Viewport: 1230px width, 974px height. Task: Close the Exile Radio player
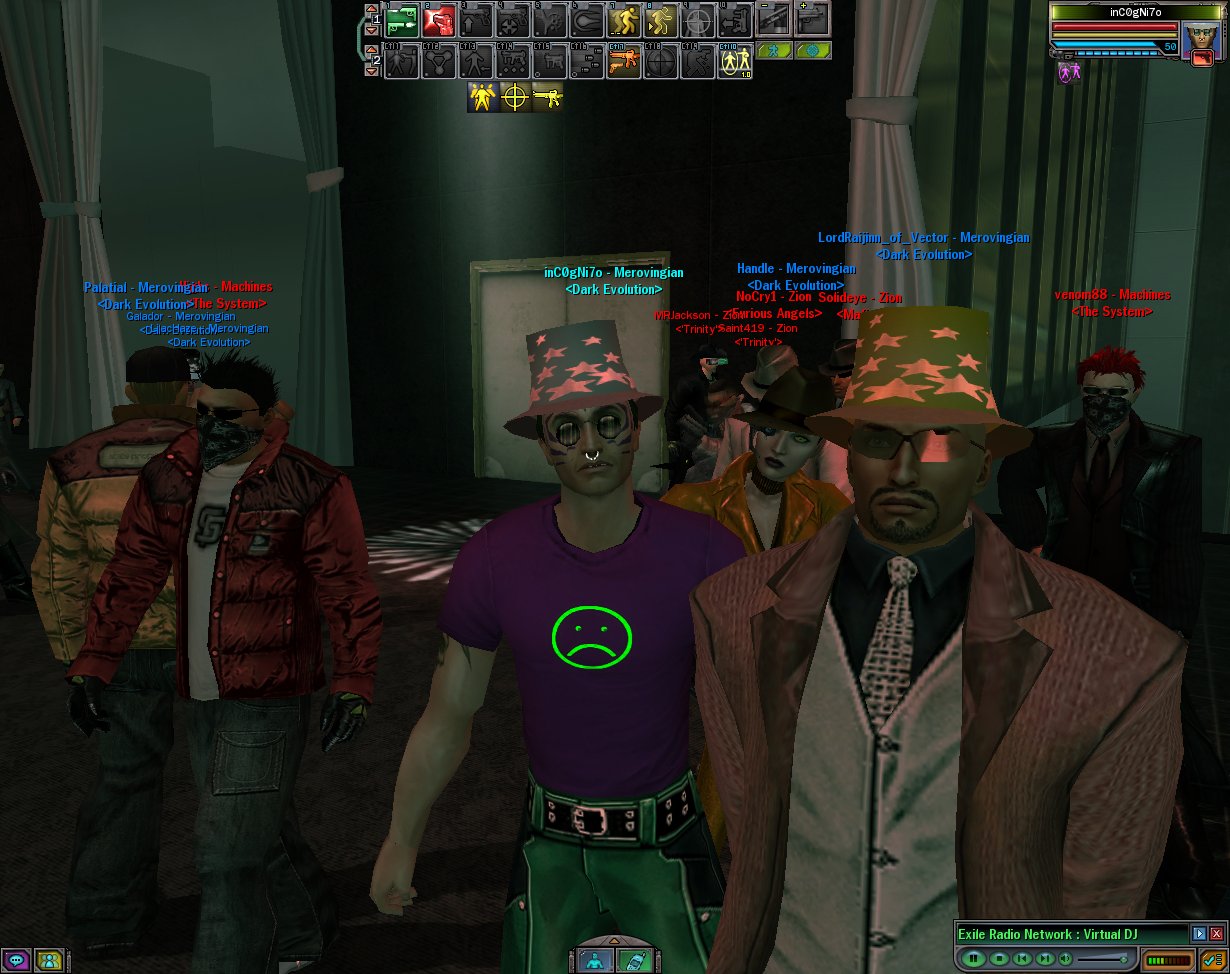click(x=1216, y=934)
